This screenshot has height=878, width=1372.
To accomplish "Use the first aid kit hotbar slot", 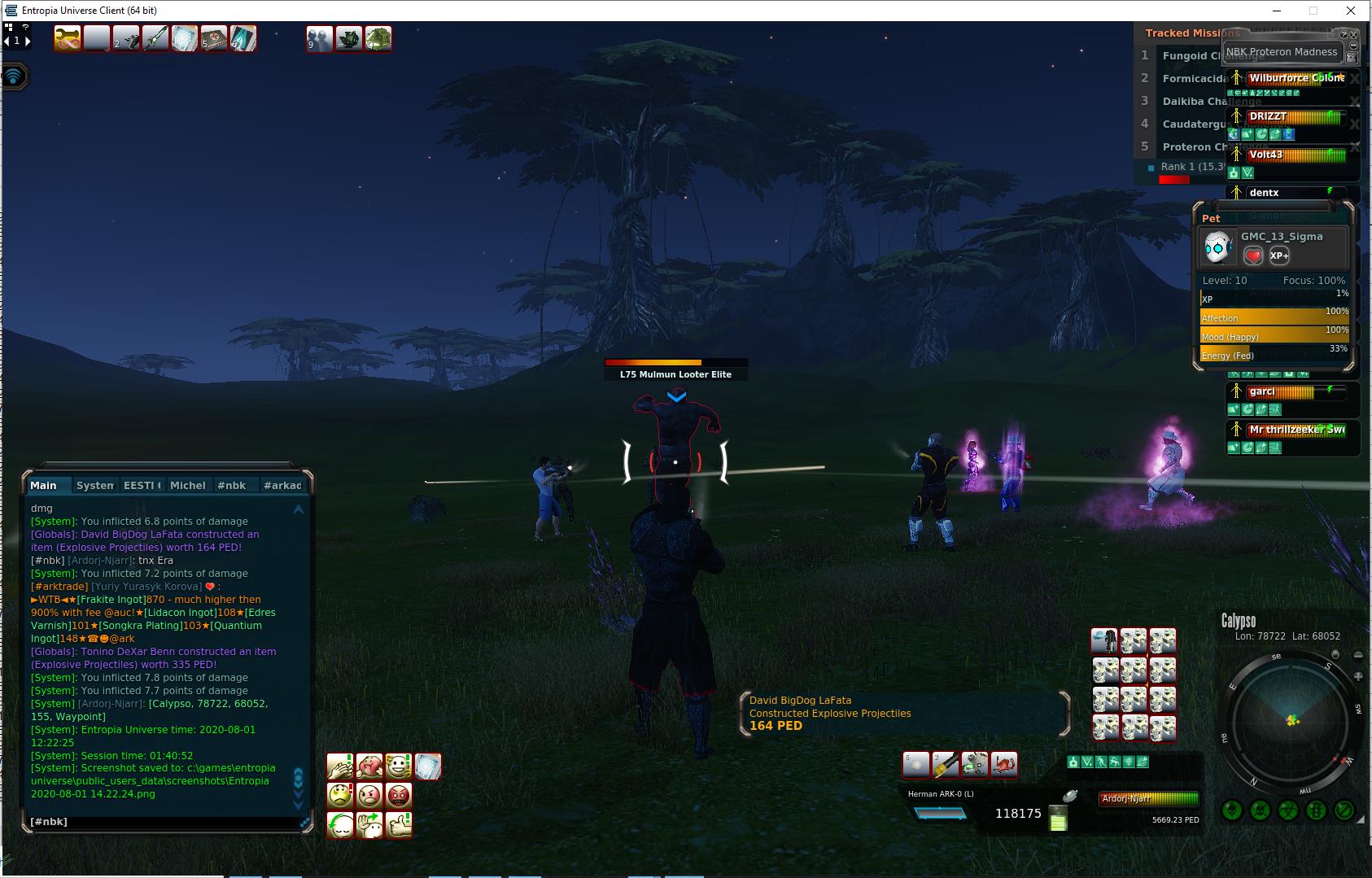I will [214, 38].
